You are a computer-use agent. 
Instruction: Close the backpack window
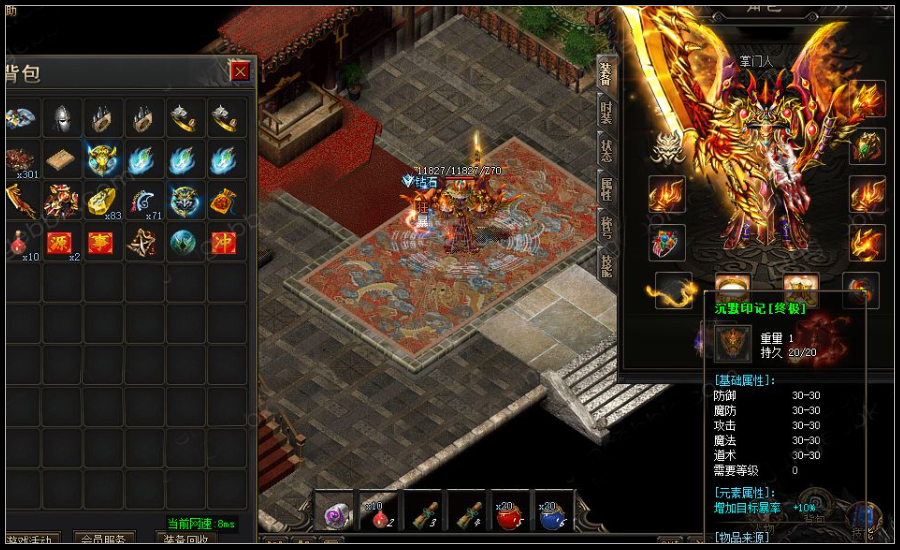(x=240, y=71)
